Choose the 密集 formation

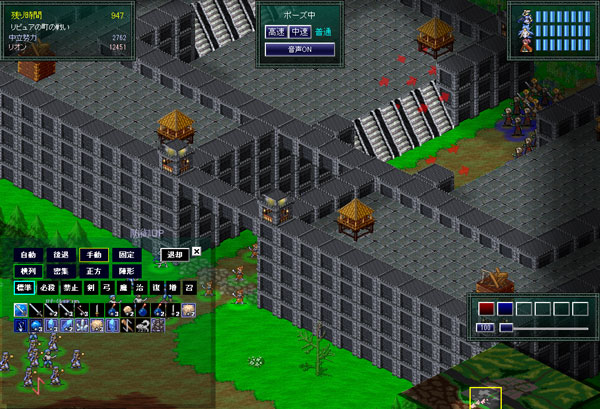coord(59,270)
